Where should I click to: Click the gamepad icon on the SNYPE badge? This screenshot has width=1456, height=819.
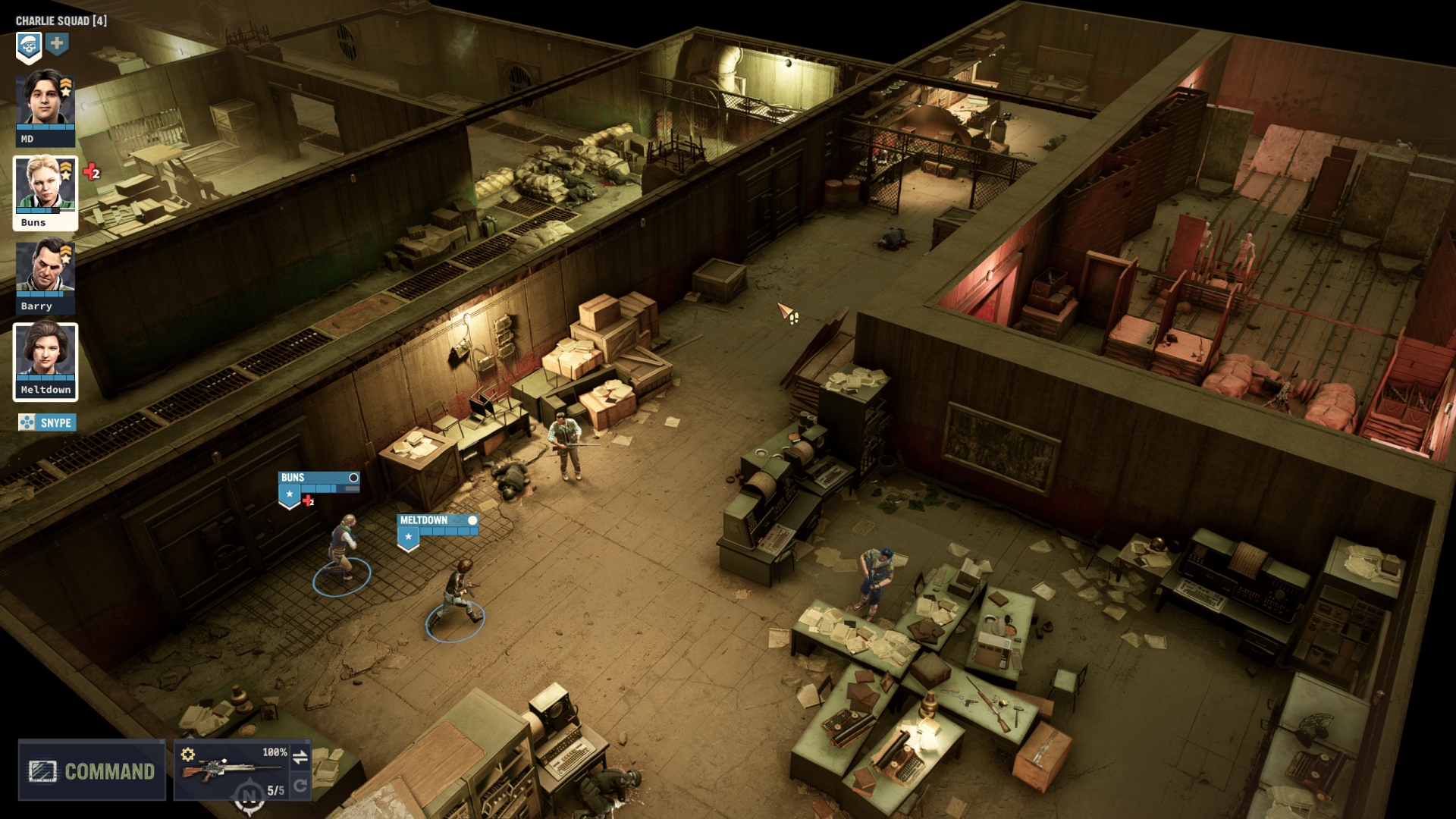point(27,422)
